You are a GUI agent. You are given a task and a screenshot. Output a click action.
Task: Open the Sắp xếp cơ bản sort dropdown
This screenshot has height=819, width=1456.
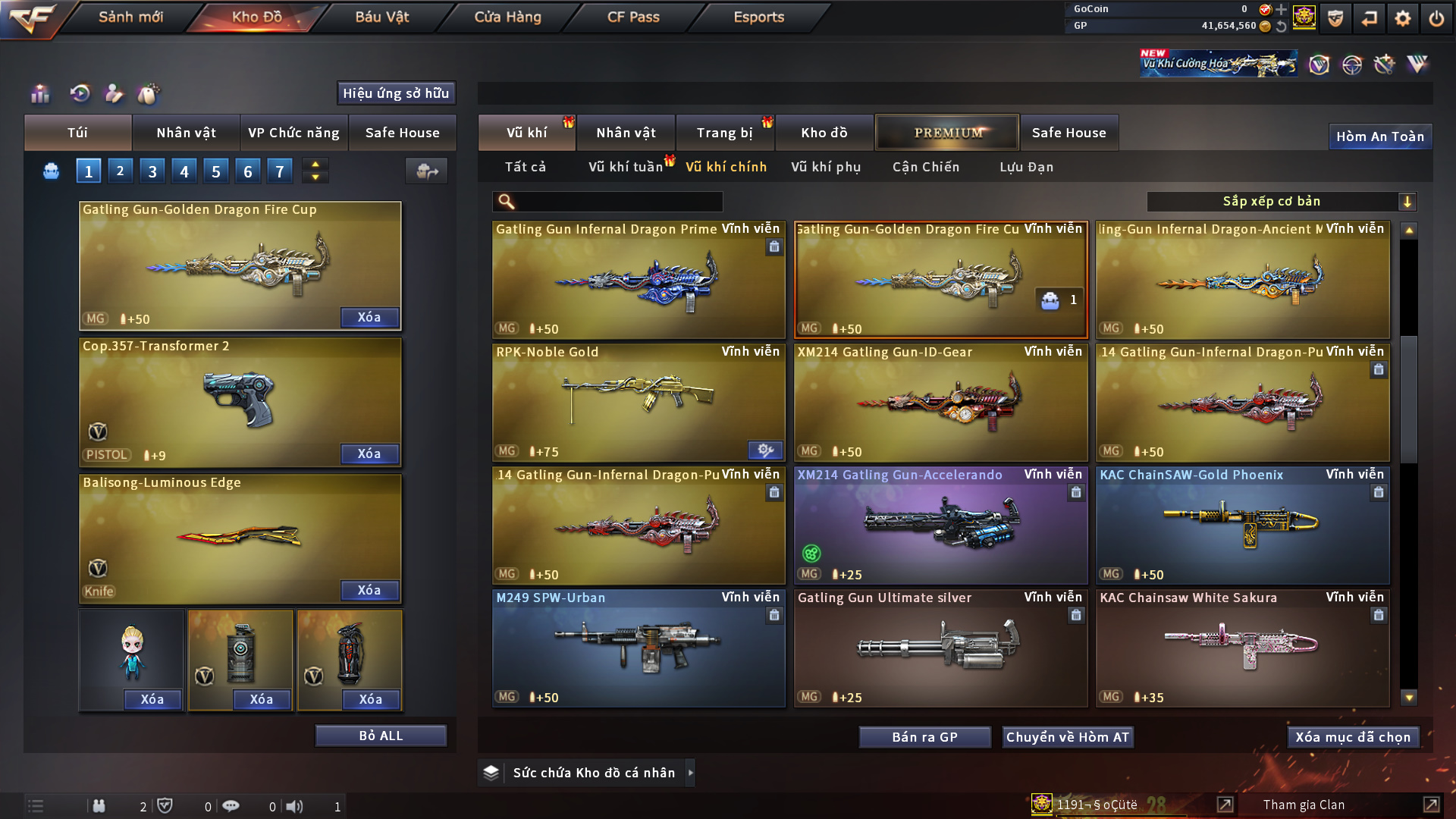[x=1281, y=202]
